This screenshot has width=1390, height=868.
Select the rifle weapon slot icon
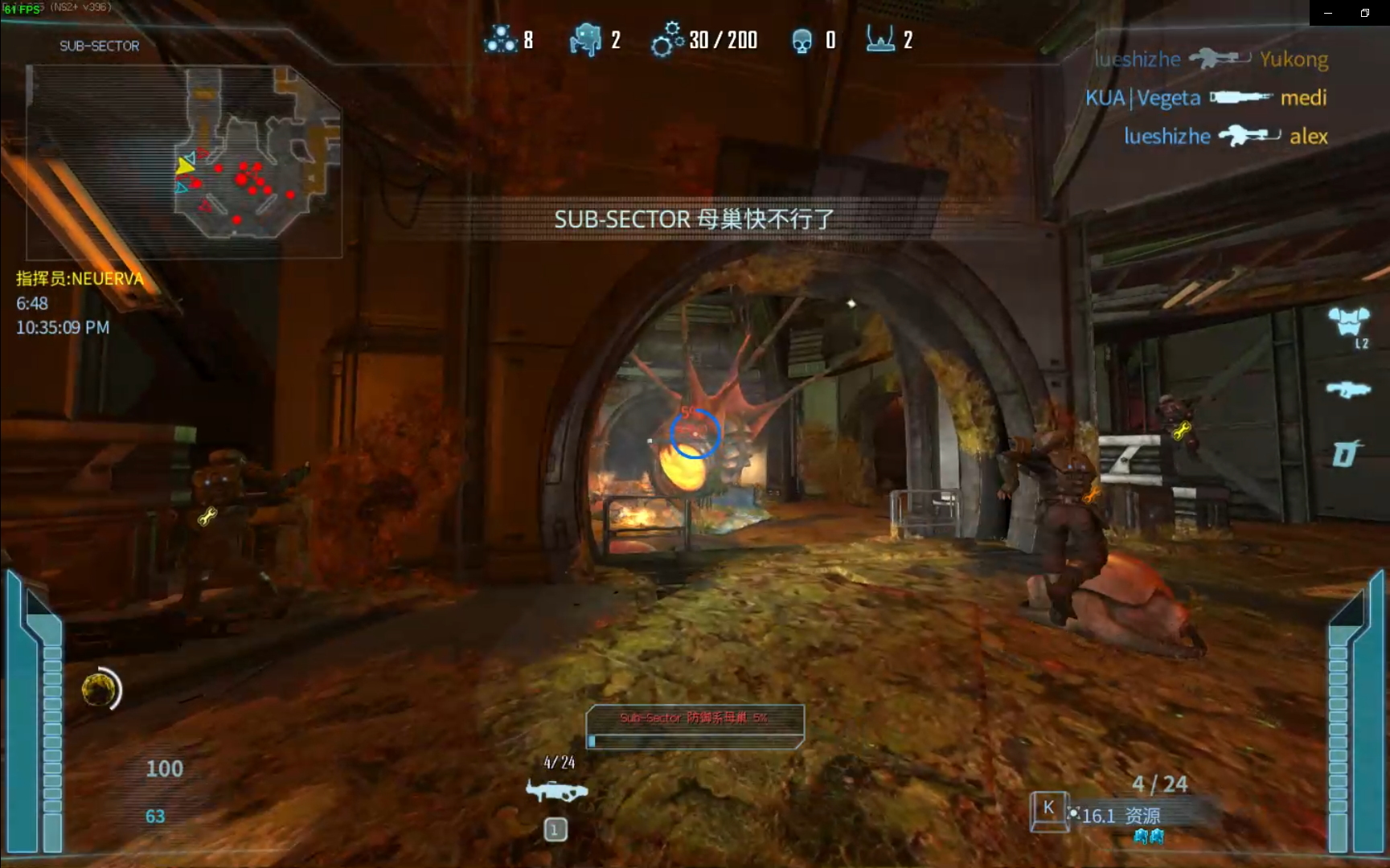pyautogui.click(x=556, y=792)
